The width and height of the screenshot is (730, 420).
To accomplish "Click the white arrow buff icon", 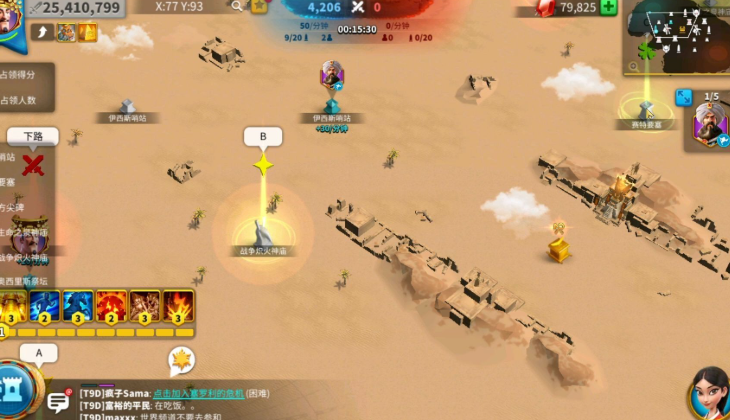I will click(x=42, y=33).
